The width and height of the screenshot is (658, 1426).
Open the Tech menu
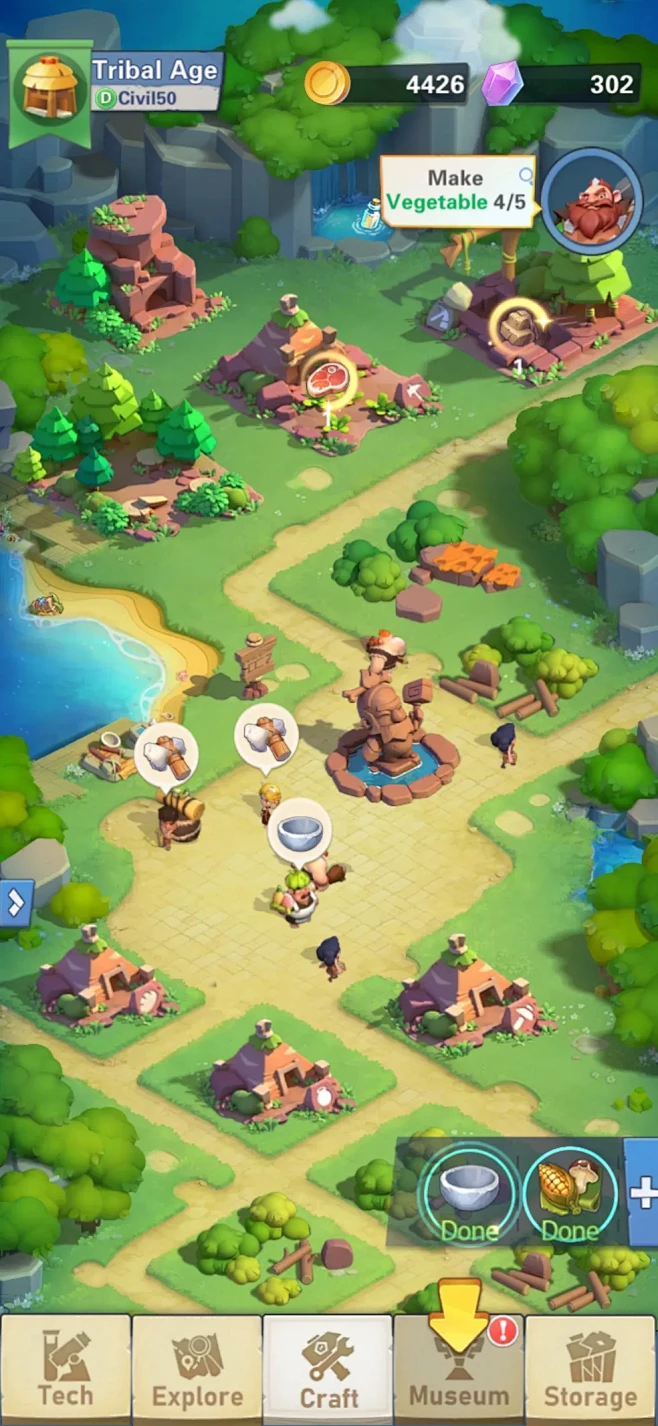pos(66,1369)
